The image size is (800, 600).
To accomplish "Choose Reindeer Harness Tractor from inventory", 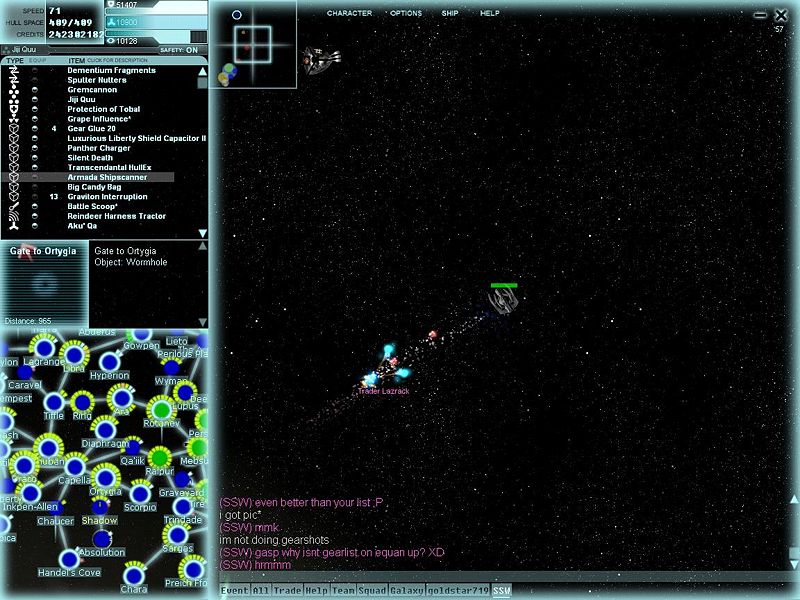I will coord(117,216).
